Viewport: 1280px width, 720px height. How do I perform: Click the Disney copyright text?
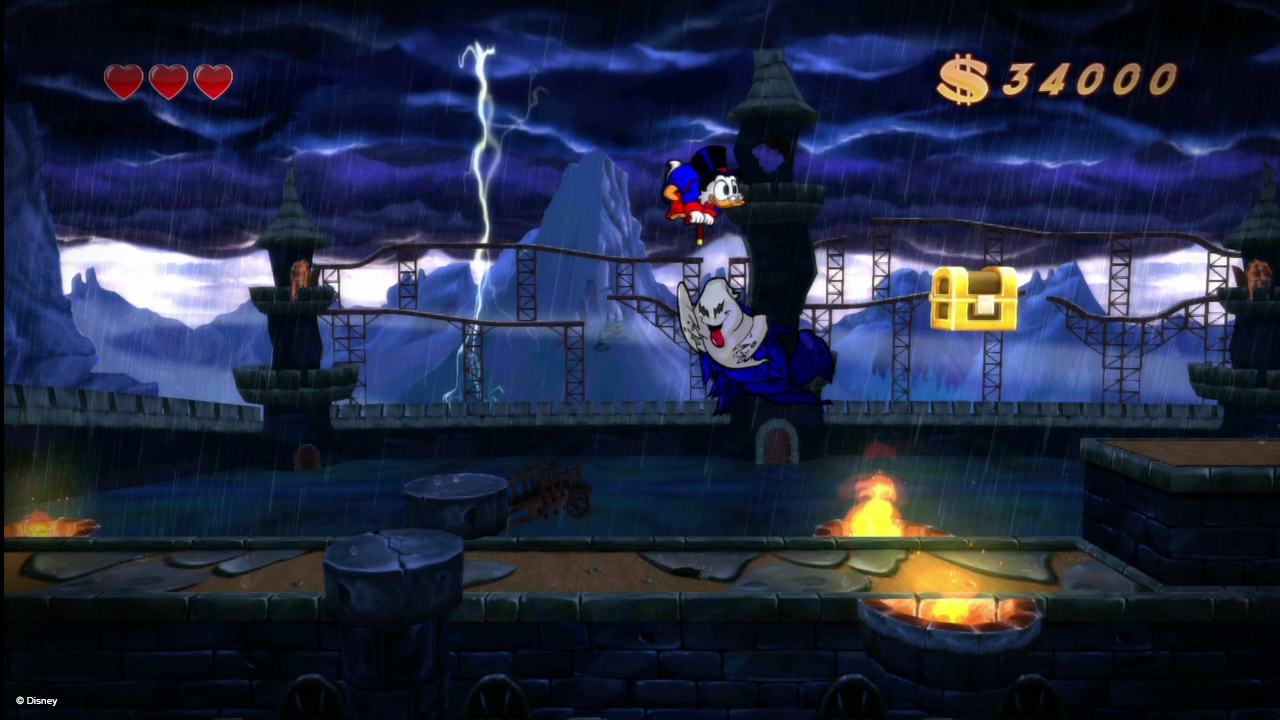(x=38, y=700)
